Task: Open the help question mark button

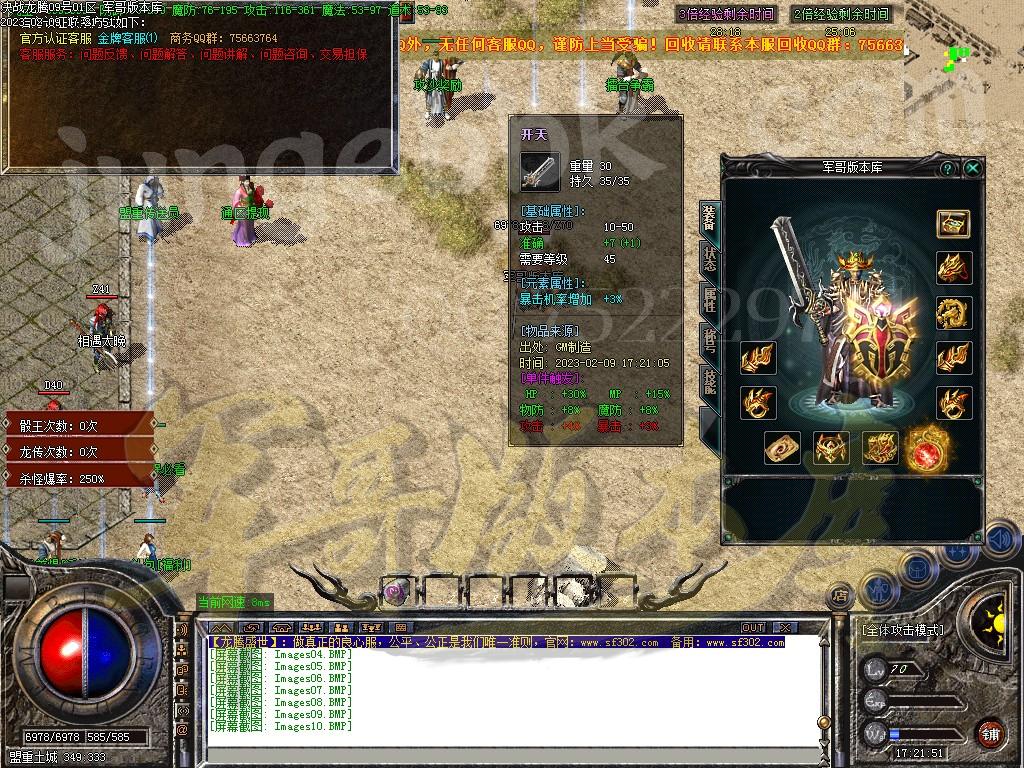Action: coord(947,169)
